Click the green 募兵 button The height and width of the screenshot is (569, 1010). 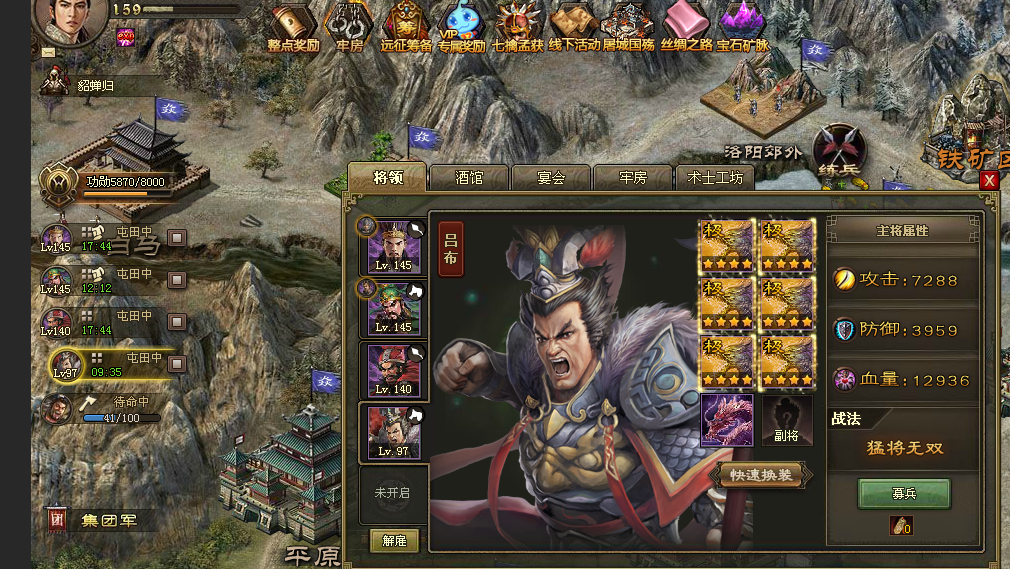click(x=904, y=493)
